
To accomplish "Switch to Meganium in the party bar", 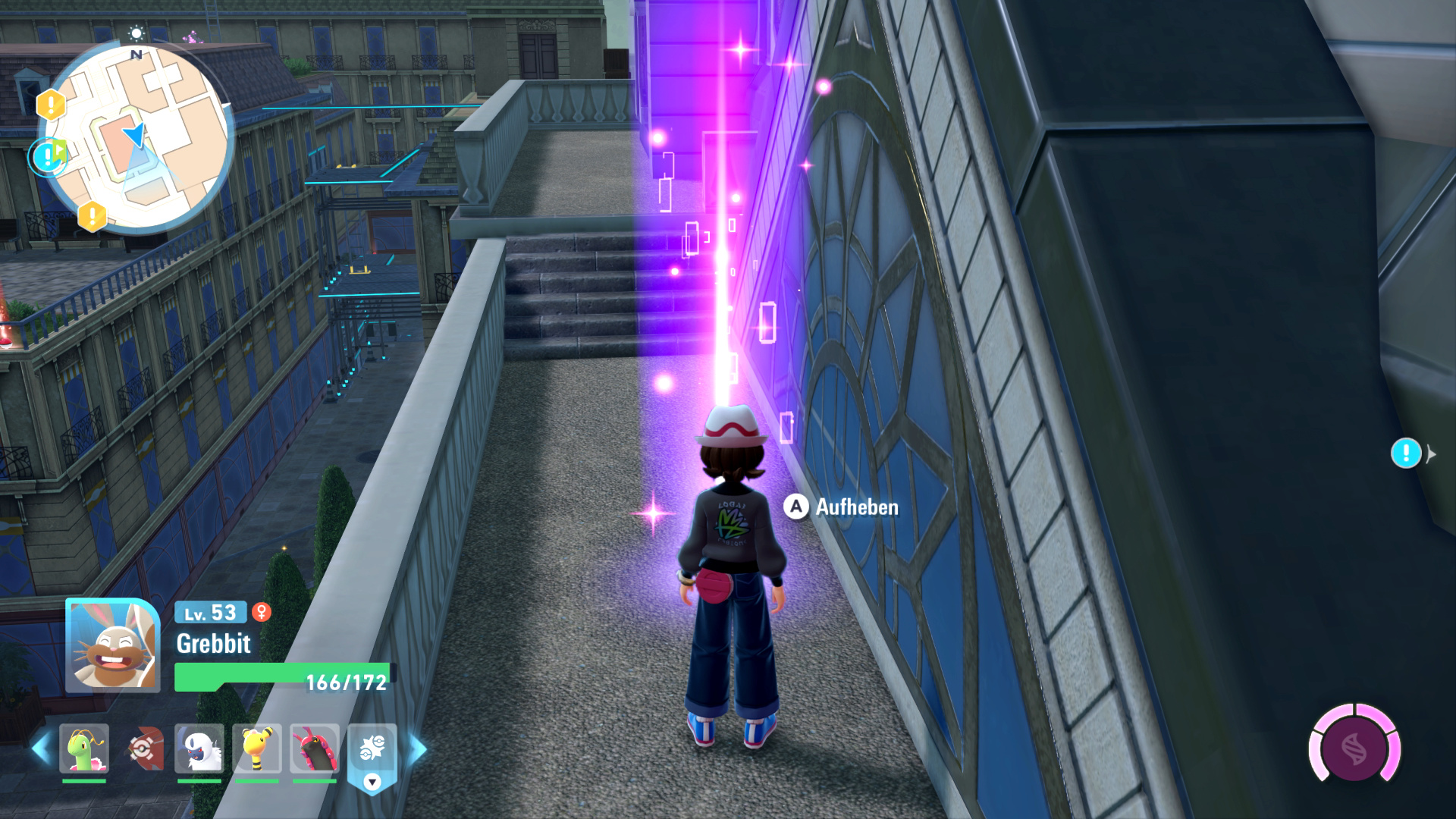I will [x=84, y=748].
